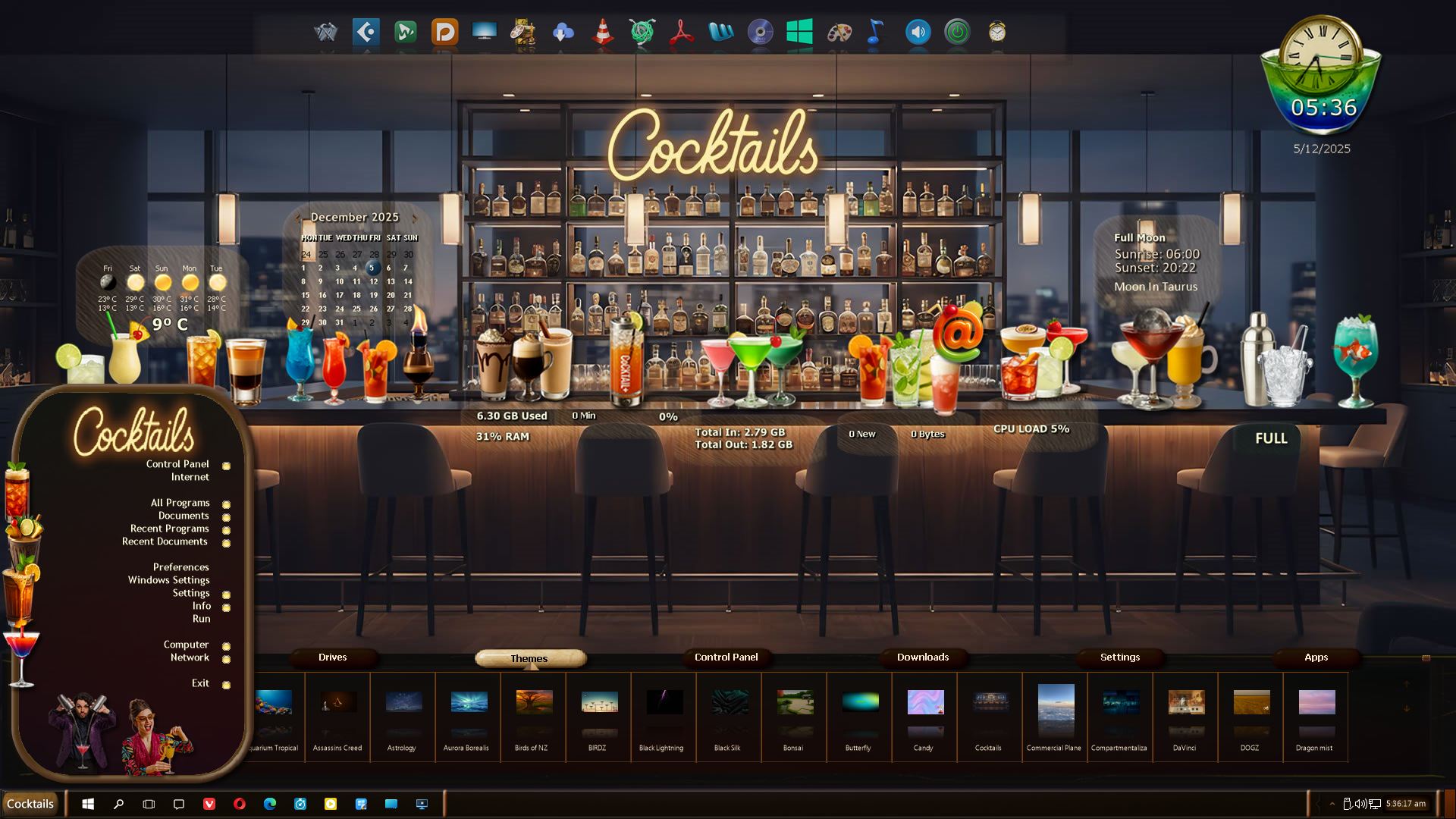Screen dimensions: 1456x819
Task: Open Recent Documents in the start menu
Action: [x=165, y=541]
